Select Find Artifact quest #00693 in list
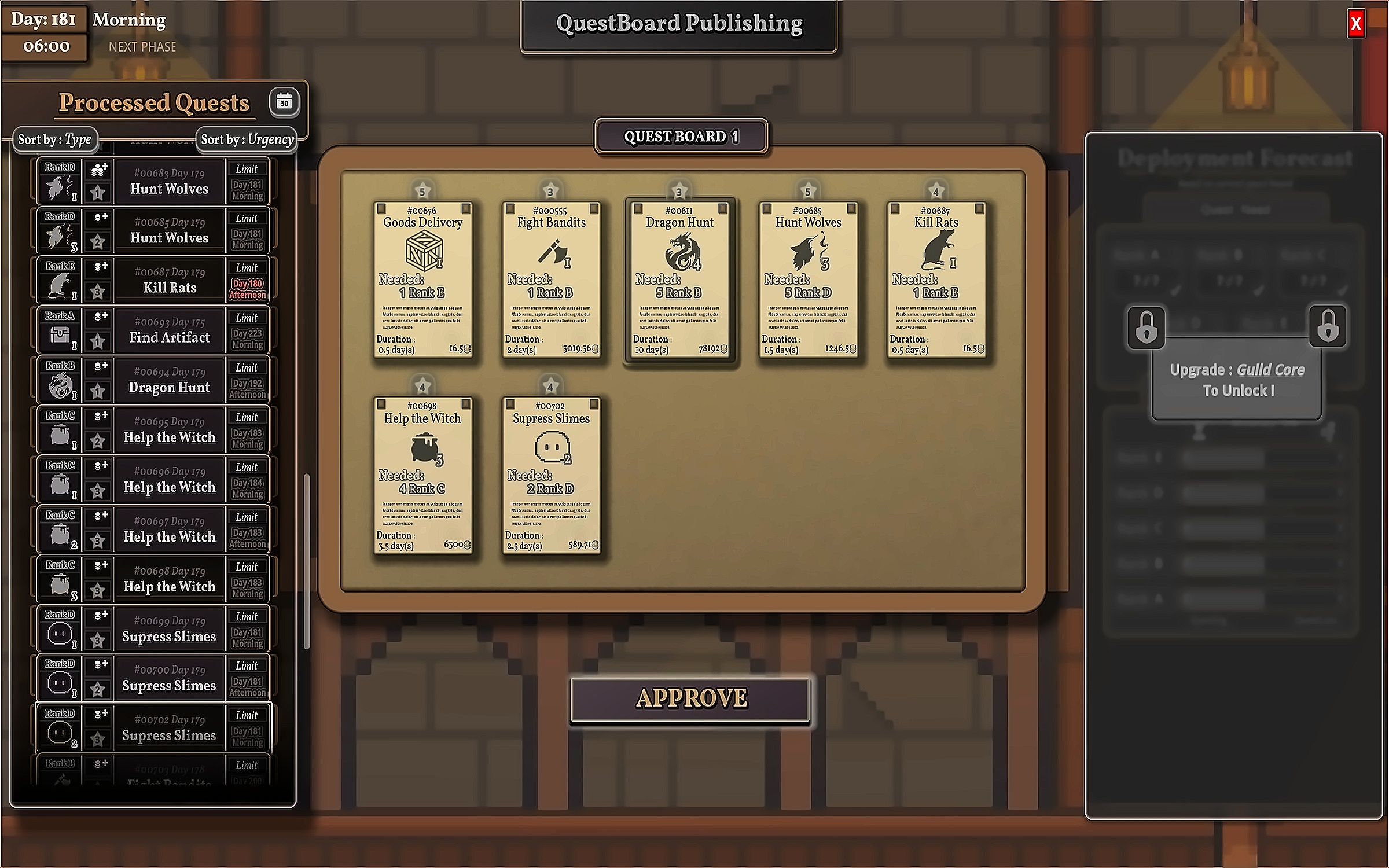 coord(169,330)
